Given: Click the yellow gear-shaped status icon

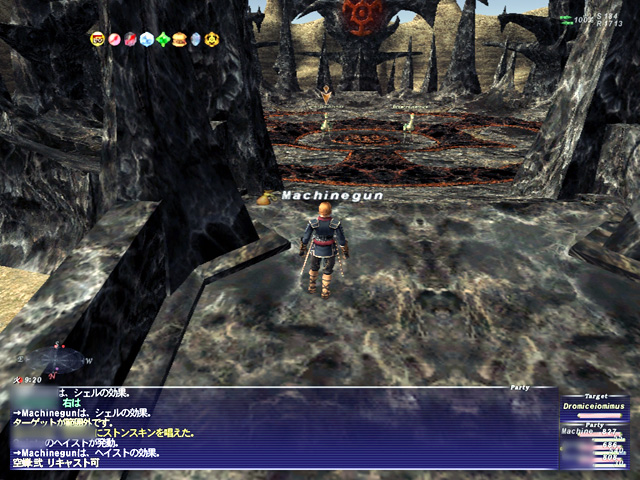Looking at the screenshot, I should [212, 39].
